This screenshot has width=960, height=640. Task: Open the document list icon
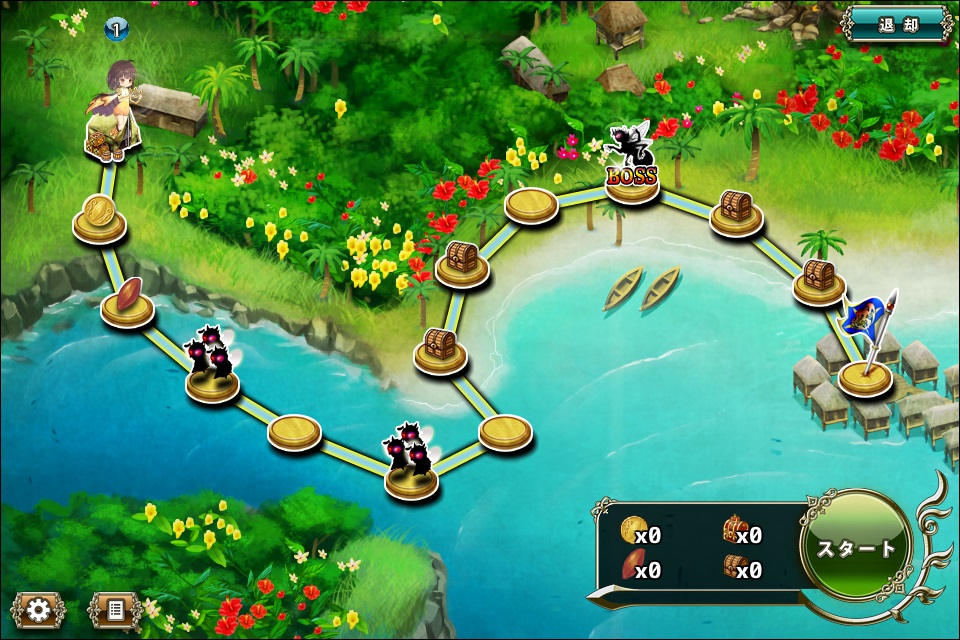click(115, 609)
